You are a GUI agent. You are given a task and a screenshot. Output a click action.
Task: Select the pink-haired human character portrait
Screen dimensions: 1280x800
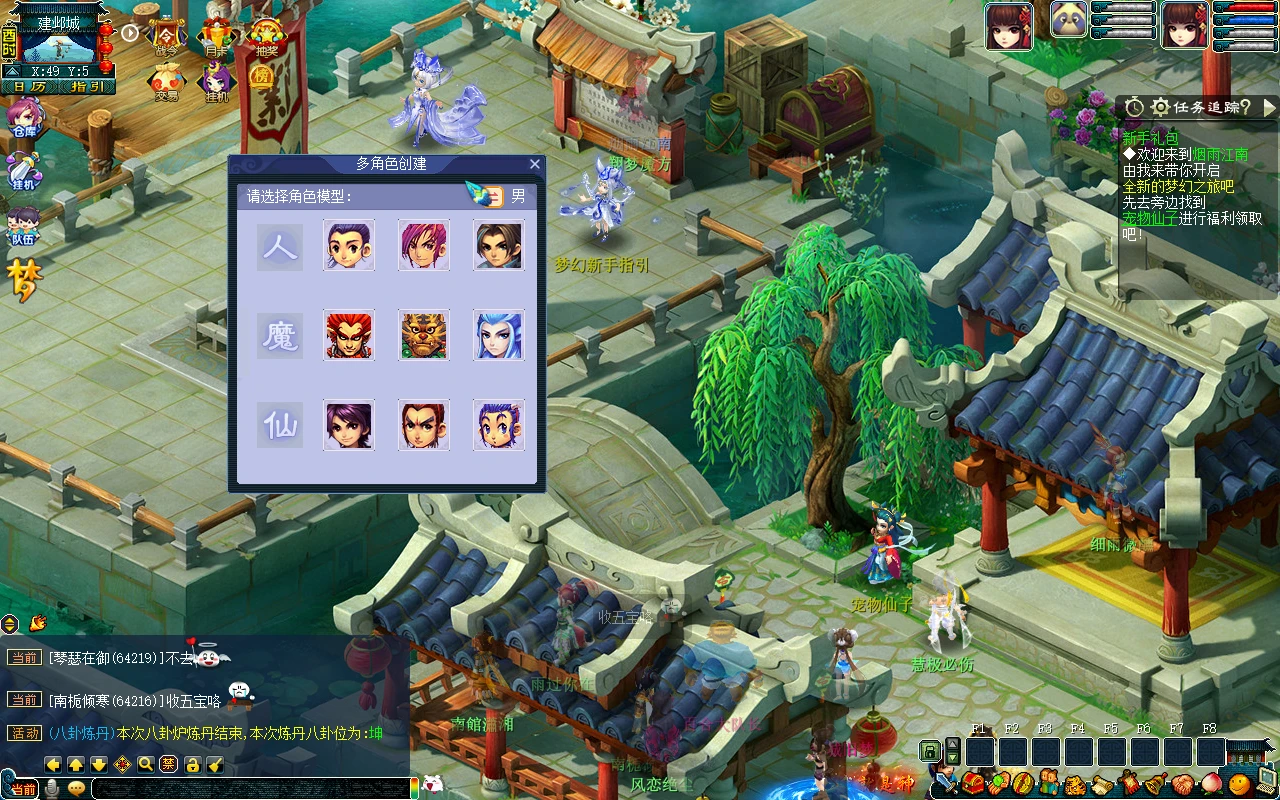click(x=423, y=245)
